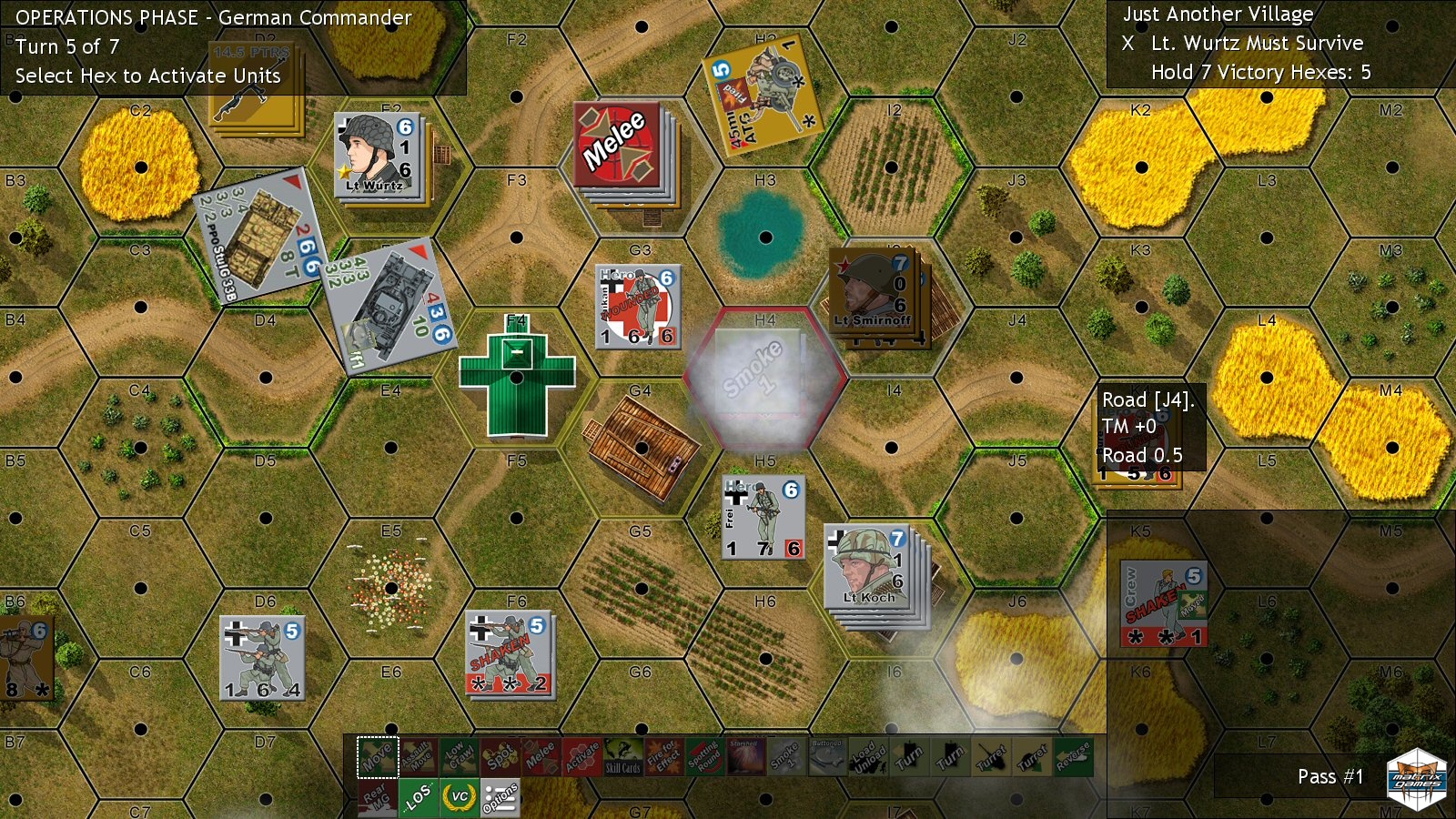This screenshot has width=1456, height=819.
Task: Open the Skill Cards panel
Action: tap(623, 757)
